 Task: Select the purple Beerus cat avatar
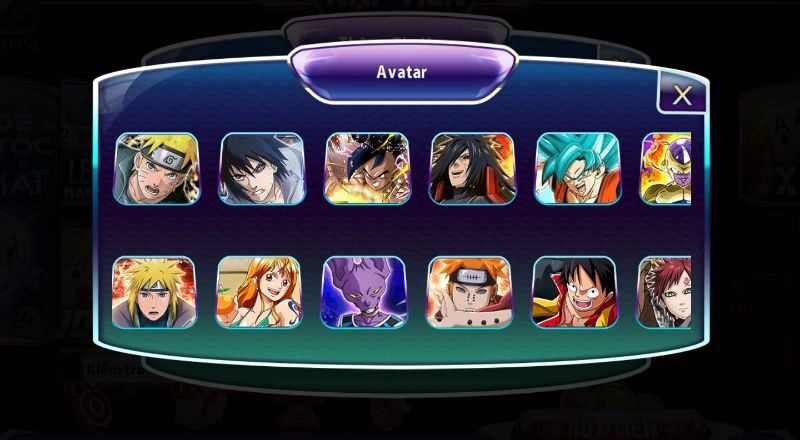click(x=363, y=292)
